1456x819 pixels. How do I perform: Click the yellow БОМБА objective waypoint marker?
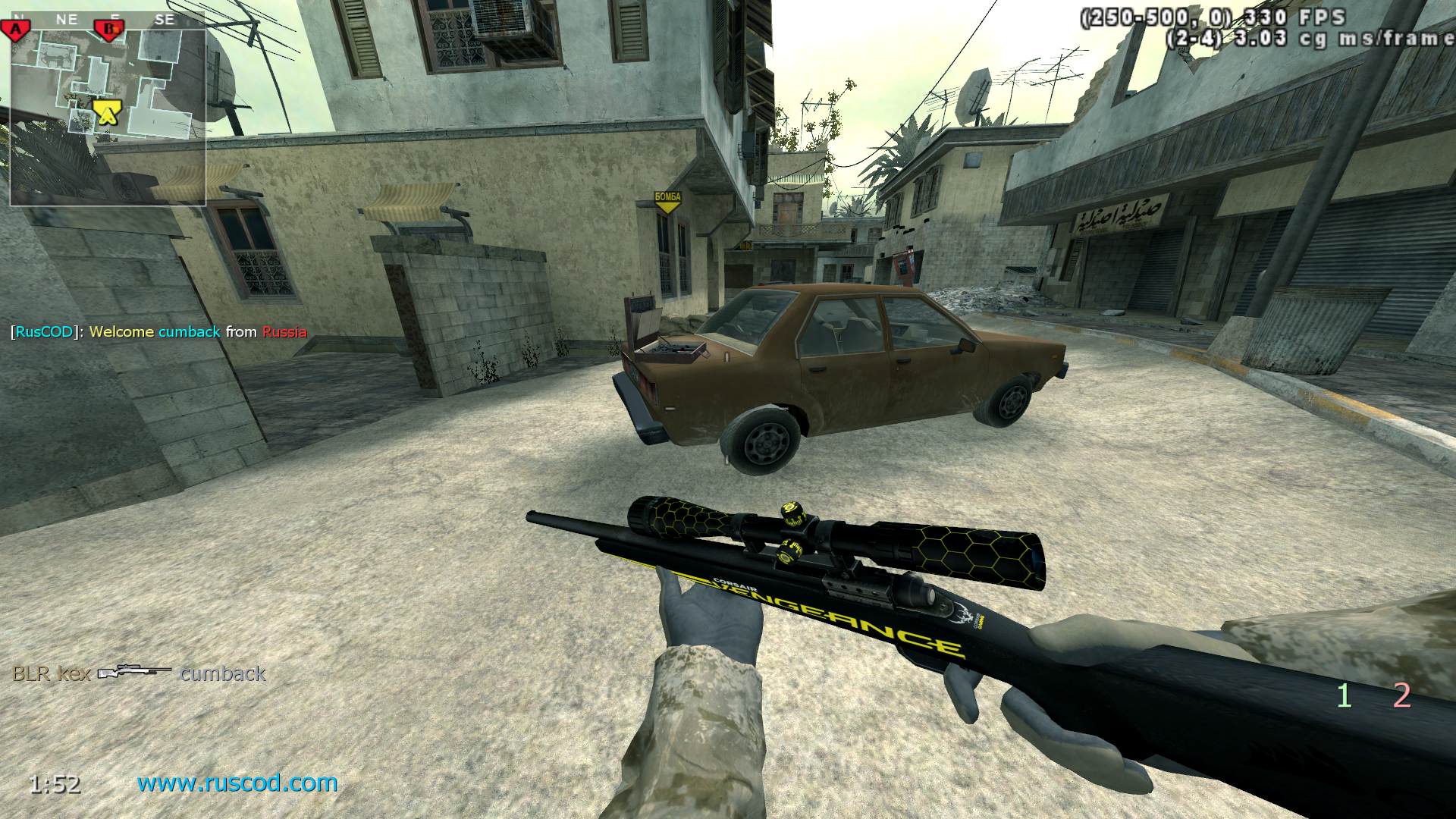pyautogui.click(x=667, y=202)
